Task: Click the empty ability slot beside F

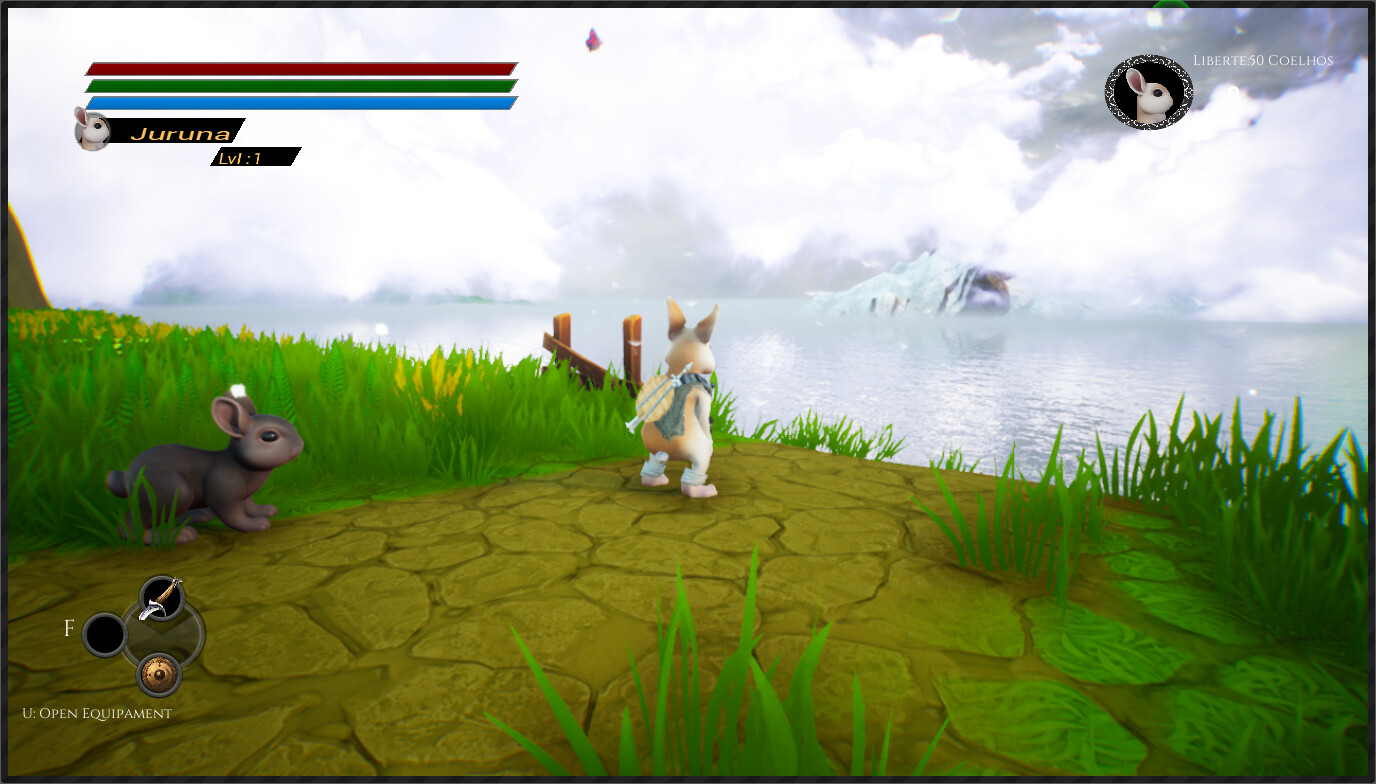Action: [104, 633]
